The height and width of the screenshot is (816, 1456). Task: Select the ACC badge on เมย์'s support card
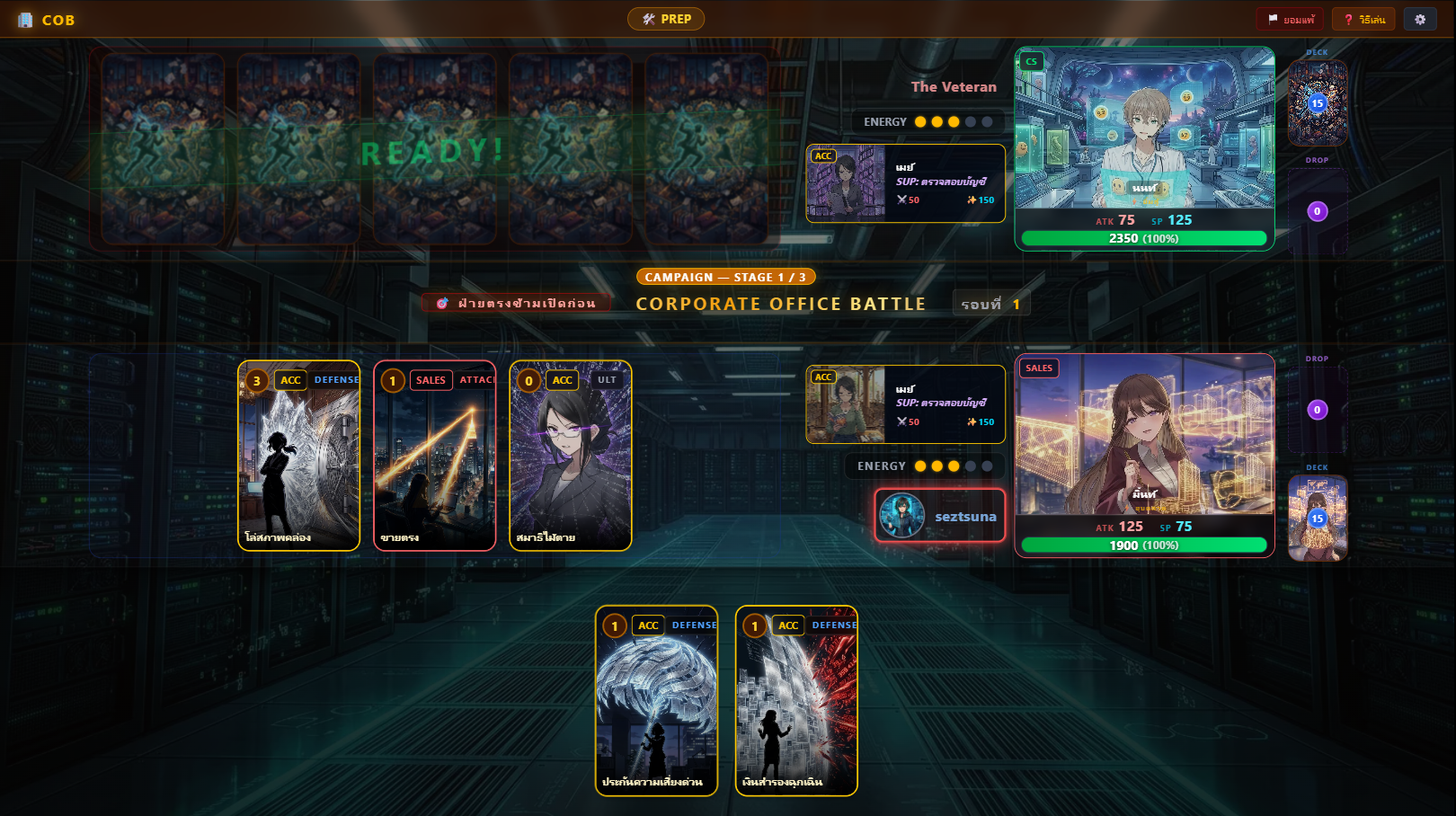coord(823,155)
